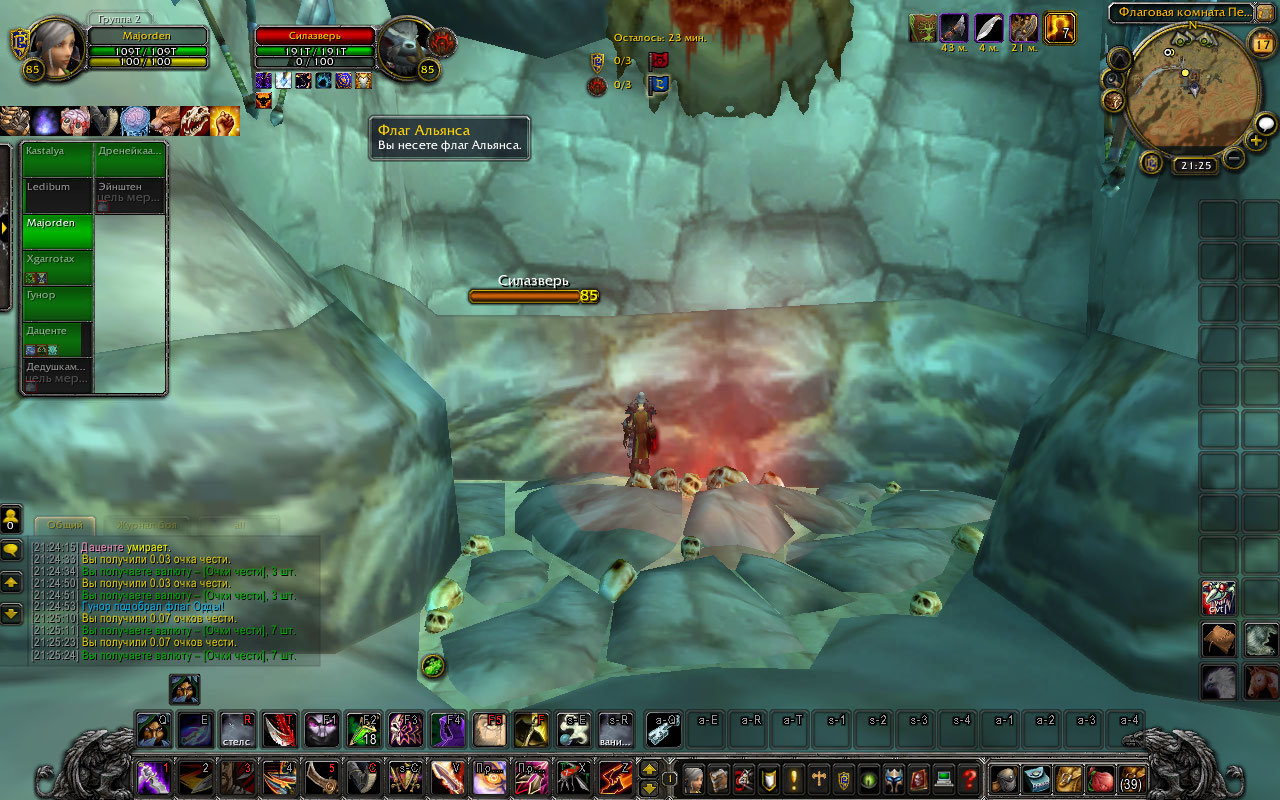
Task: Open the yellow exclamation quest log button
Action: 794,779
